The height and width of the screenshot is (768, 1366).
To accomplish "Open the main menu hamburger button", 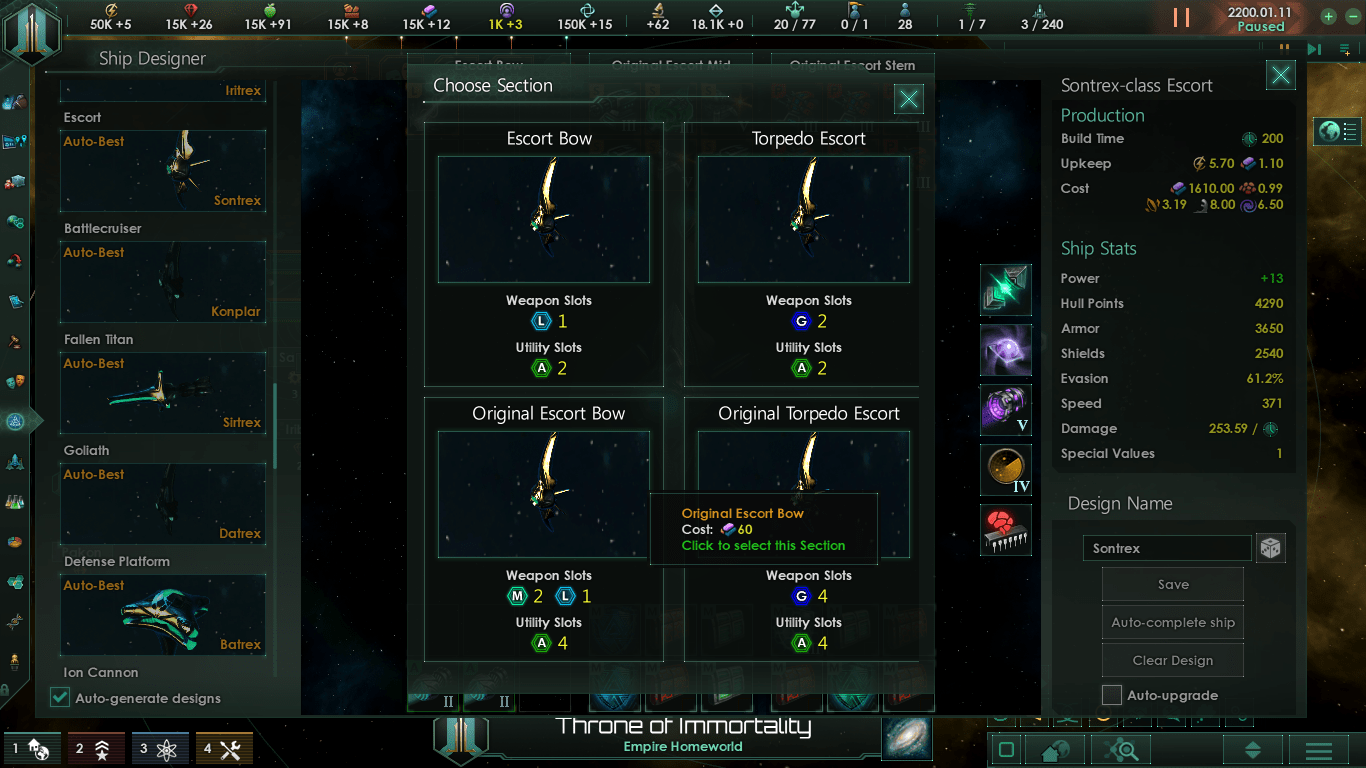I will [x=1318, y=750].
